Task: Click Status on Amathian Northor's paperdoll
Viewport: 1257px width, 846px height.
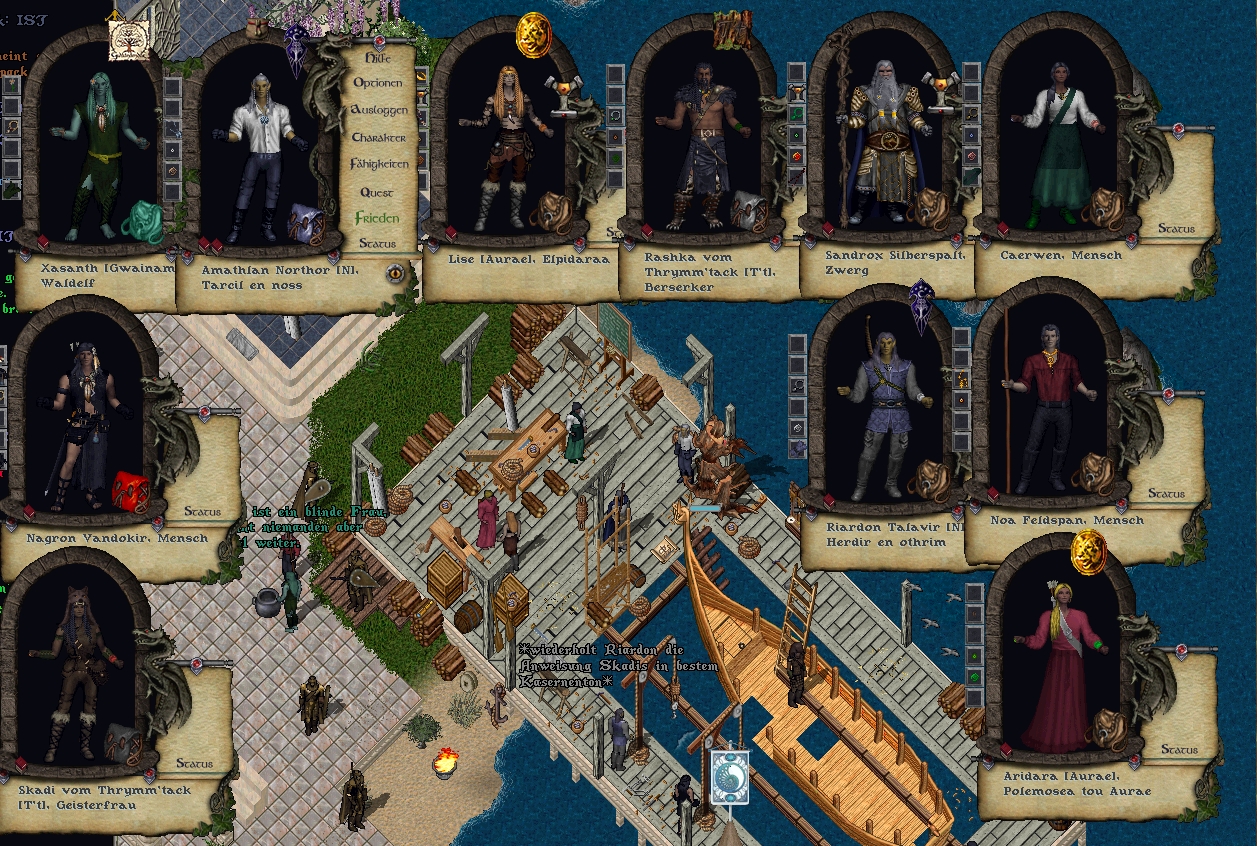Action: coord(377,243)
